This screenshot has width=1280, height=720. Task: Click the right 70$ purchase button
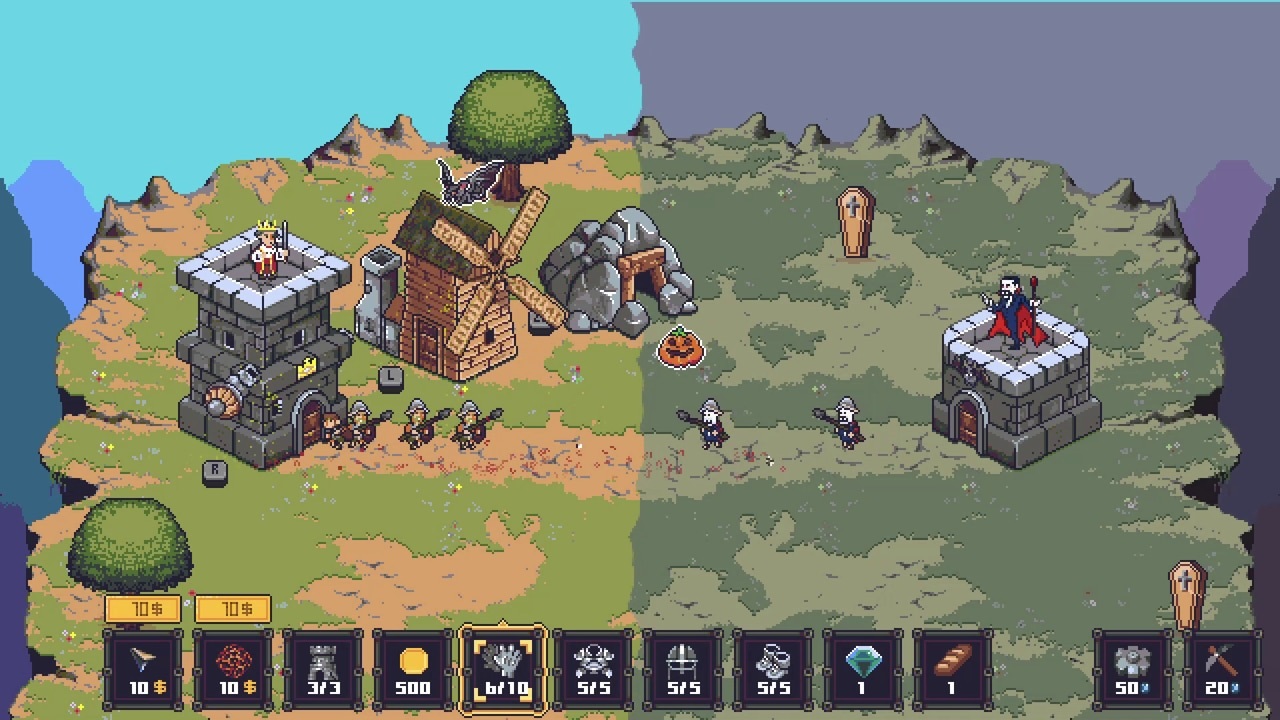[232, 608]
